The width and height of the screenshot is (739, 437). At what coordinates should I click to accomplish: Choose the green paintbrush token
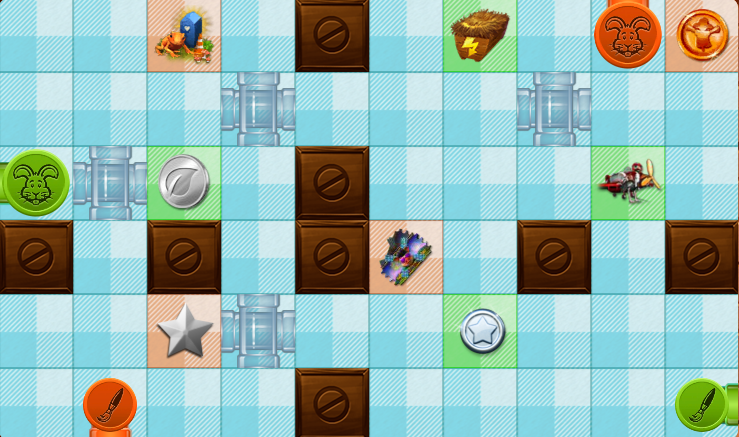[701, 405]
